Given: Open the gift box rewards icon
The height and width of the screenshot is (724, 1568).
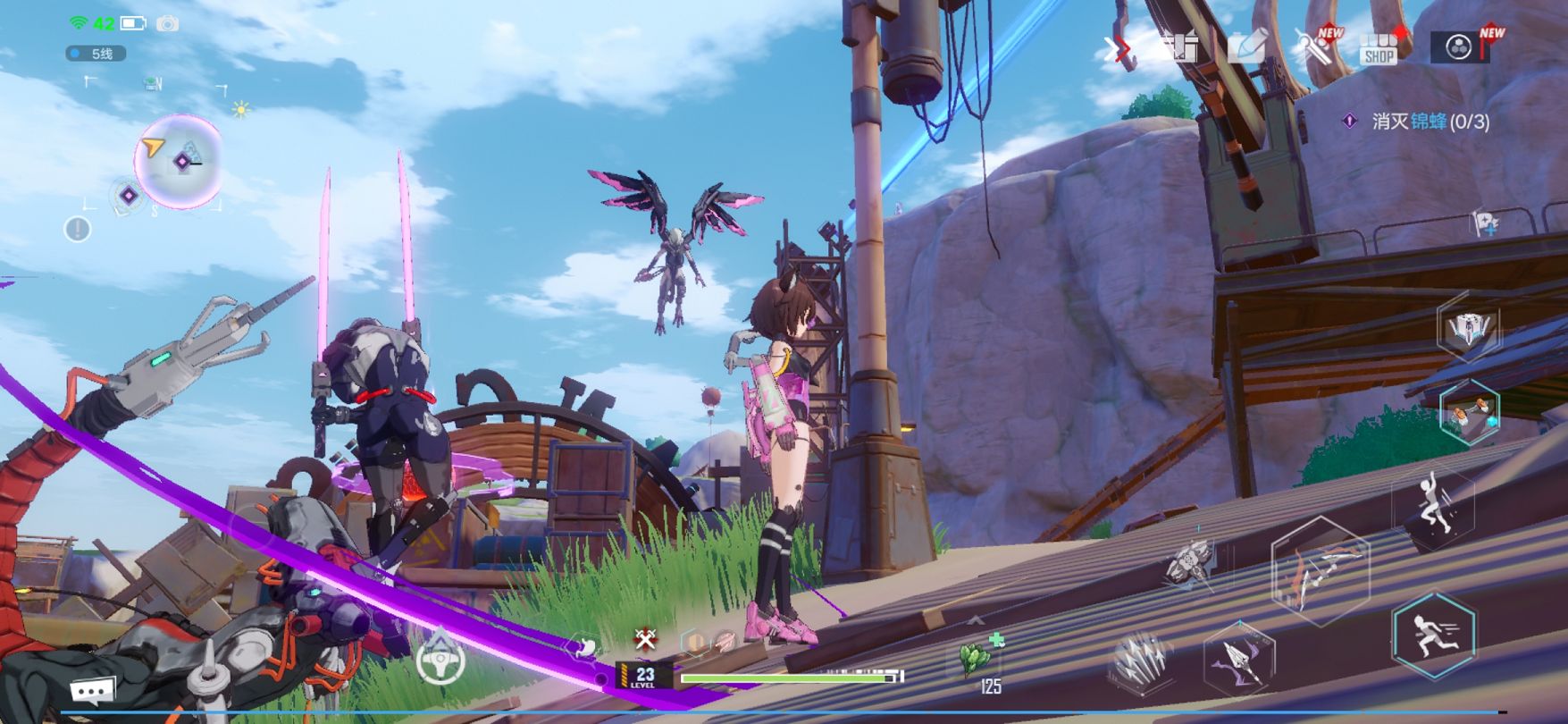Looking at the screenshot, I should 1180,46.
